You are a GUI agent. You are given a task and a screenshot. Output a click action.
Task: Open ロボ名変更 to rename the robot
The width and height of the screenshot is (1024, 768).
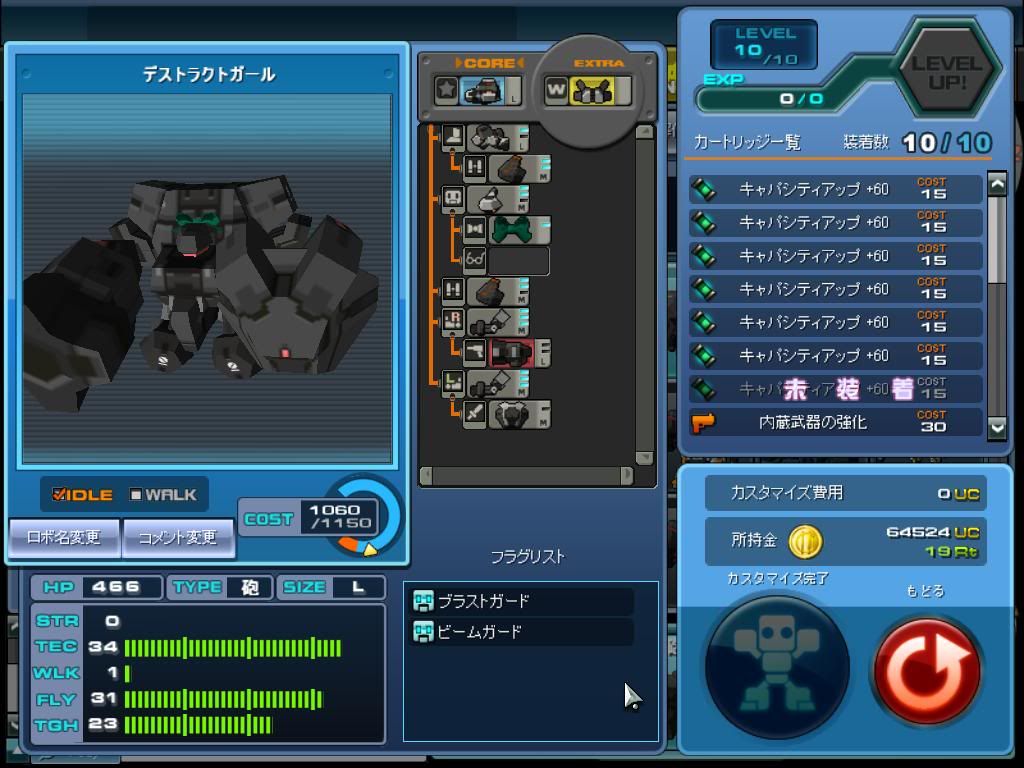point(64,538)
